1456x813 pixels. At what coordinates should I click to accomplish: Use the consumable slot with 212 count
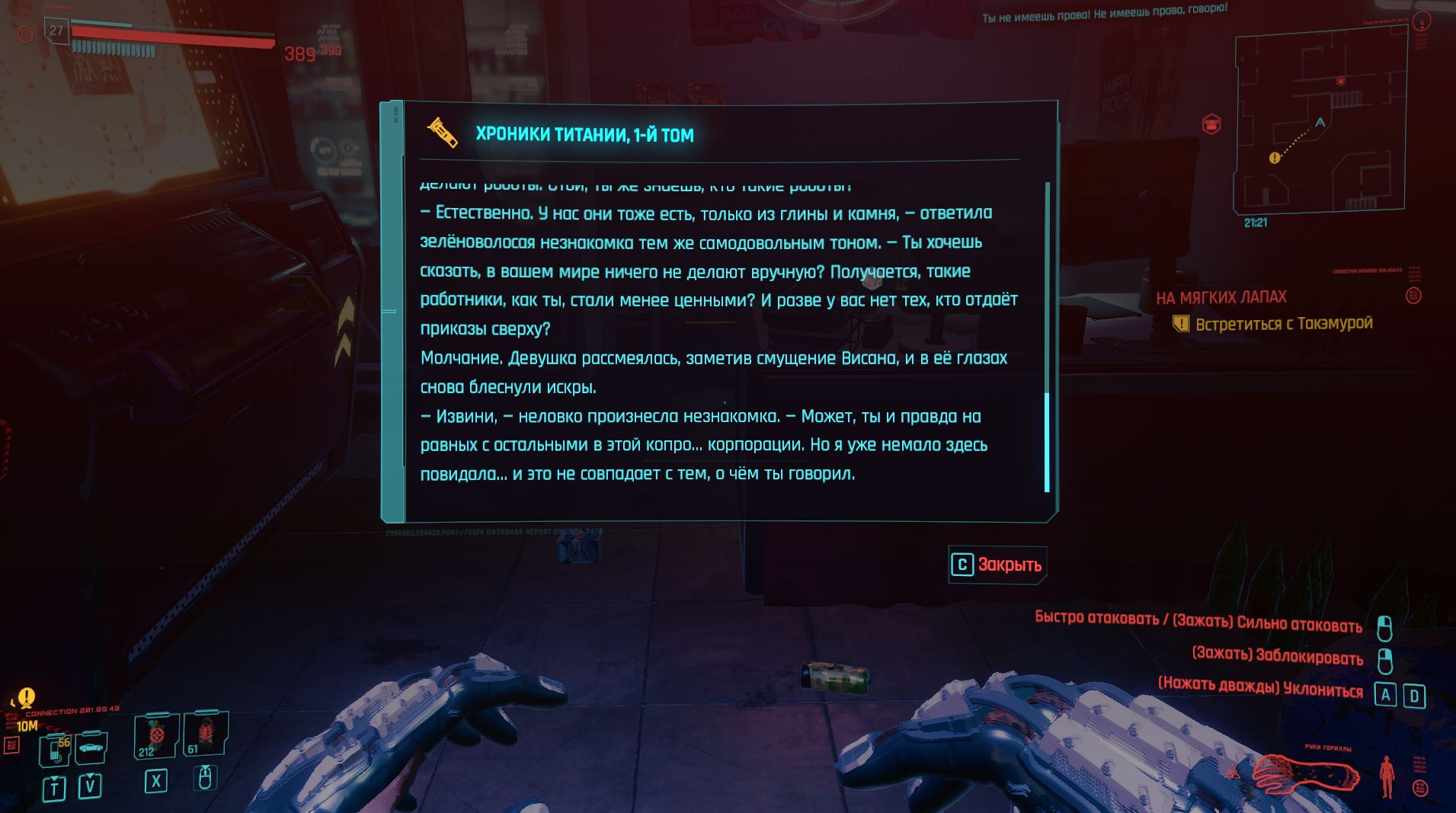coord(155,737)
